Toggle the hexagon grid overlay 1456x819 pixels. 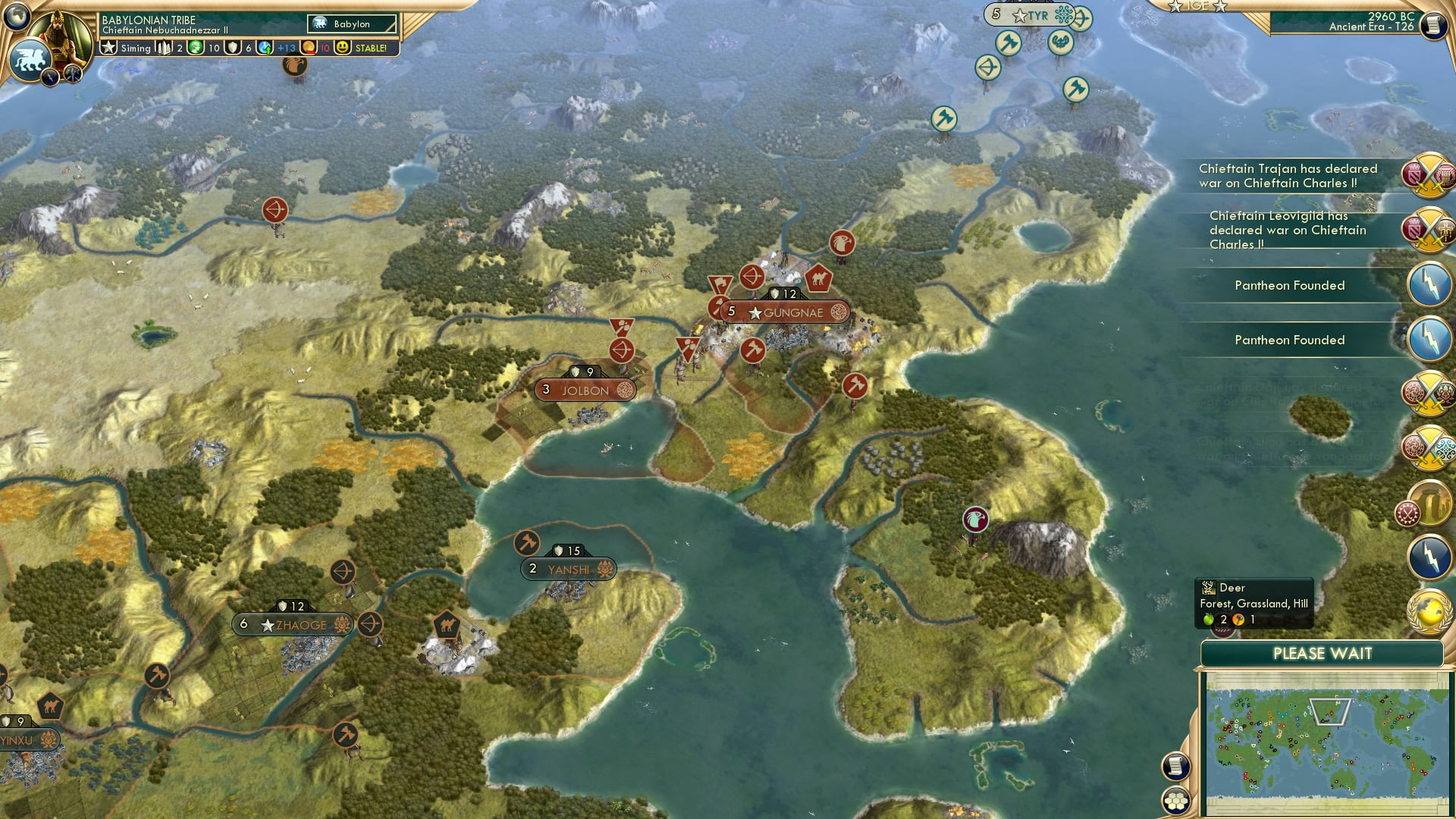click(1177, 800)
